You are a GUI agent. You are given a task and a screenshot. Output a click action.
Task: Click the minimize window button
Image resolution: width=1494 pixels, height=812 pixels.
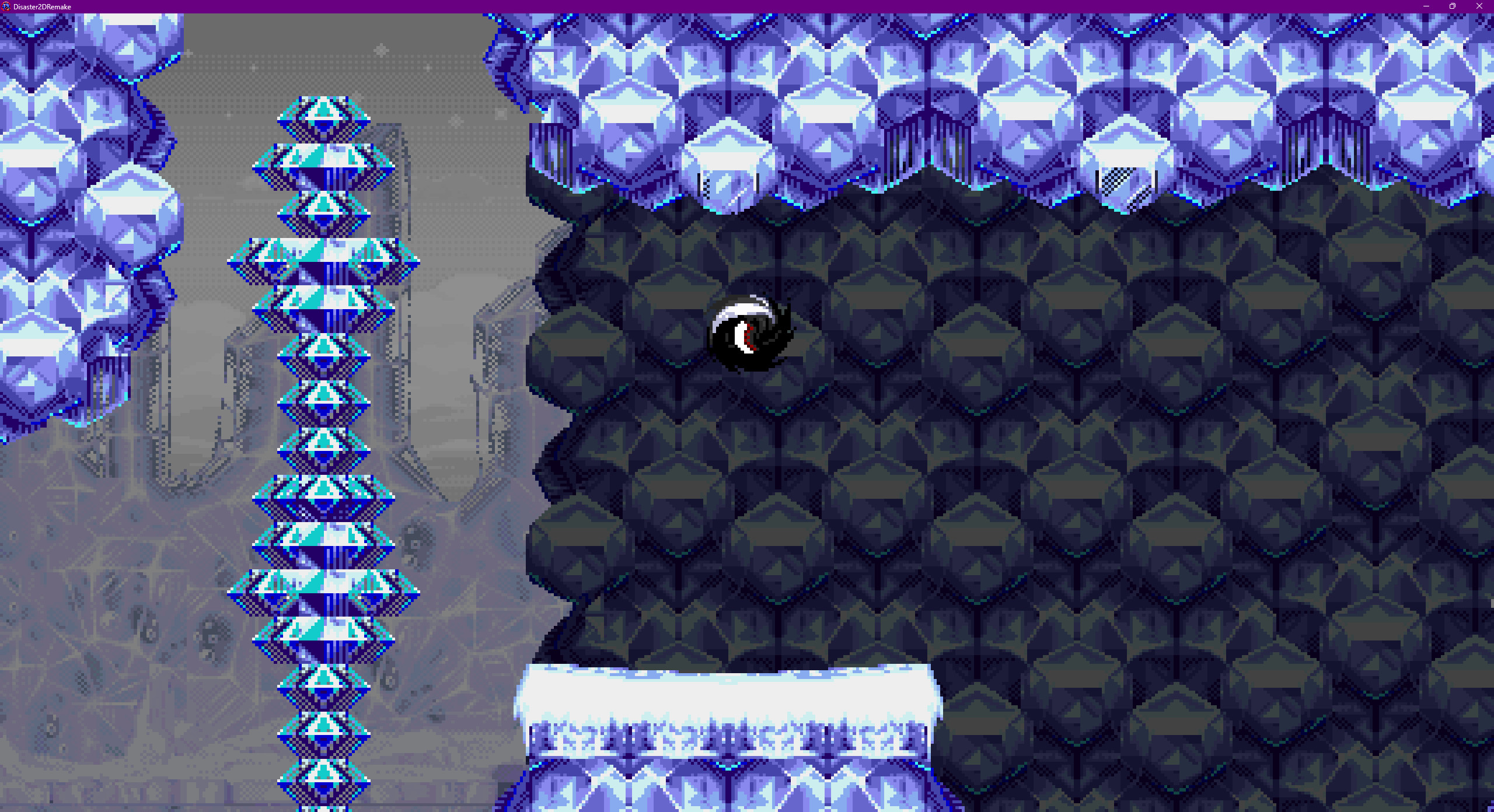[1426, 6]
